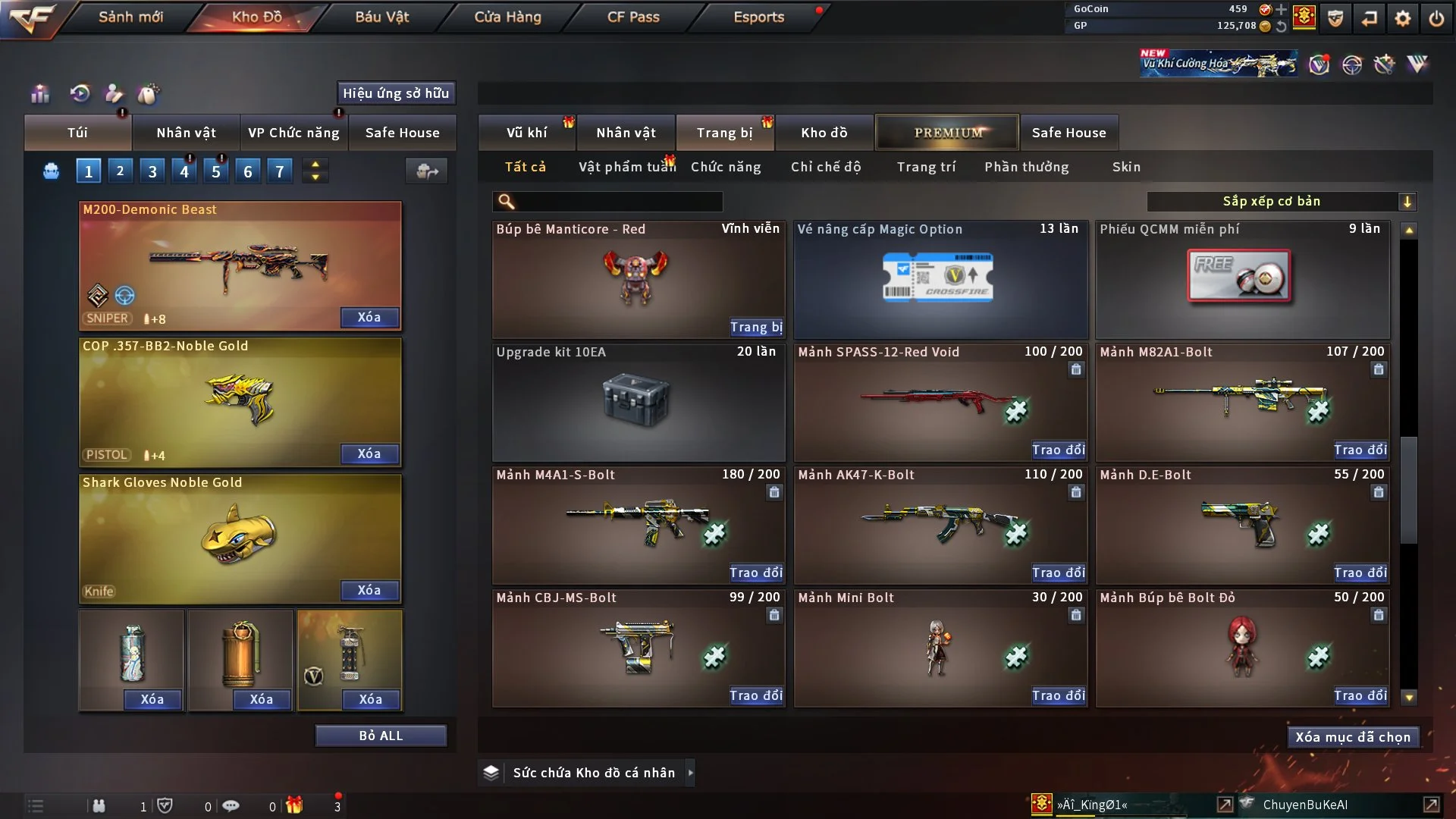
Task: Select the Upgrade kit 10EA item
Action: tap(638, 402)
